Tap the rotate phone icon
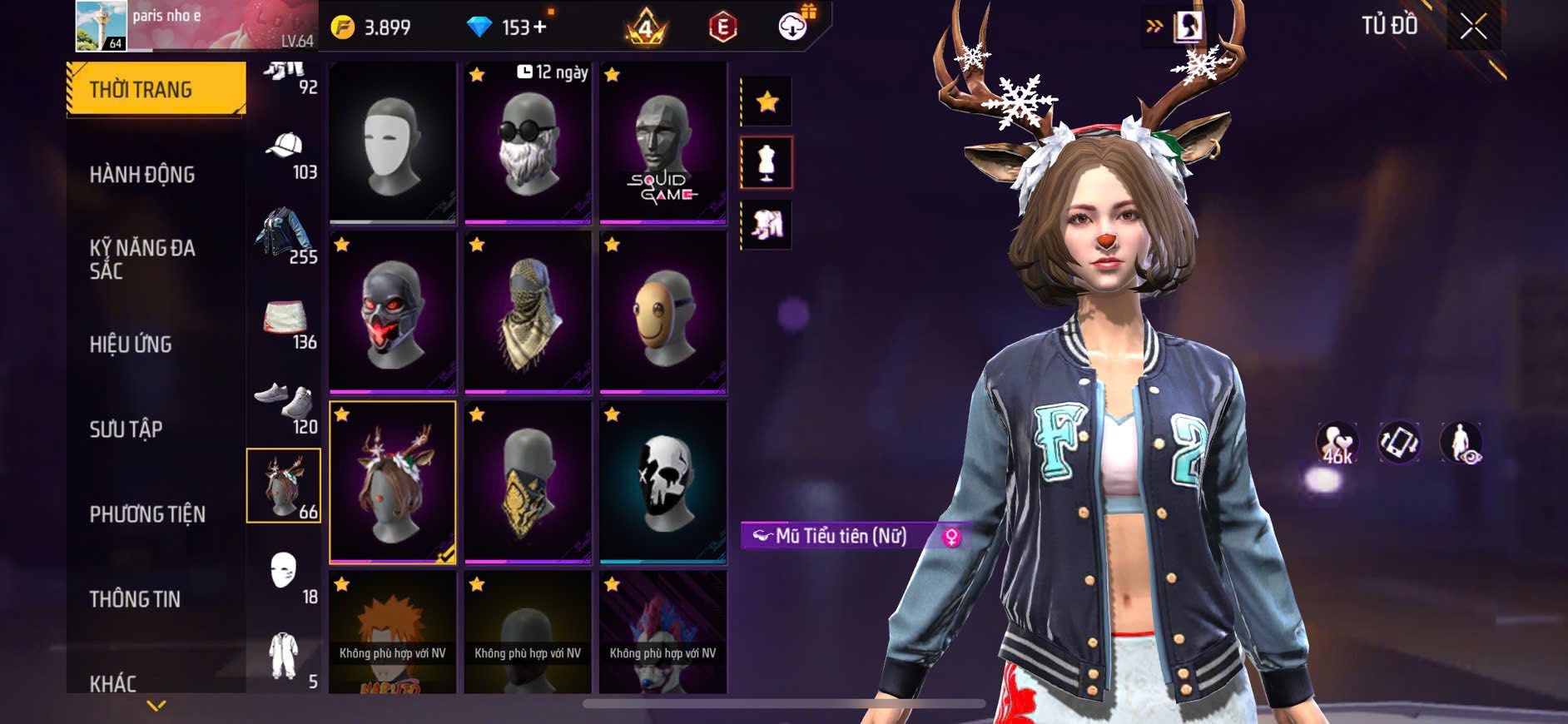Viewport: 1568px width, 724px height. click(1399, 442)
